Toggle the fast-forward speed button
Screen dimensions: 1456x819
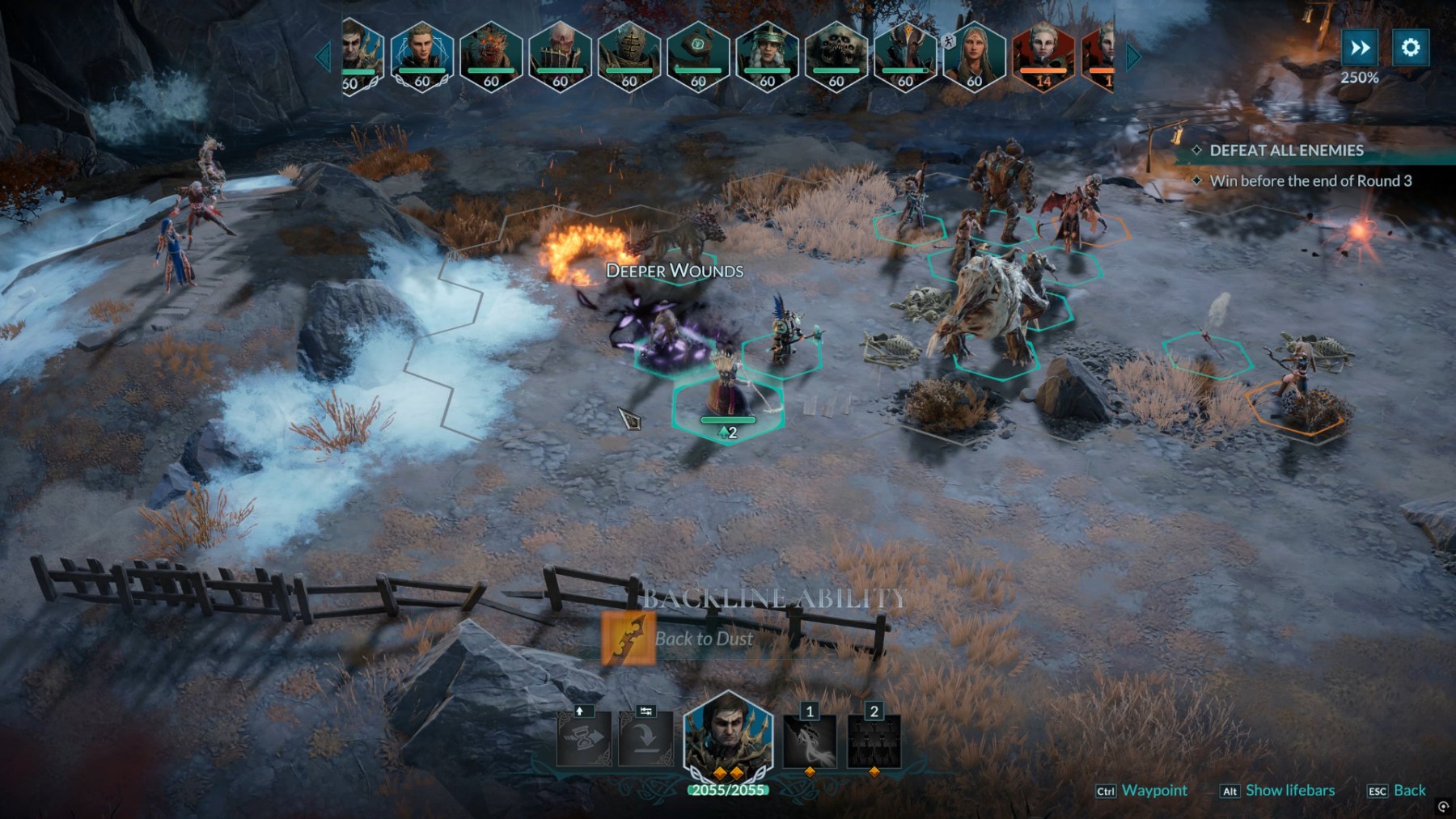(1360, 48)
